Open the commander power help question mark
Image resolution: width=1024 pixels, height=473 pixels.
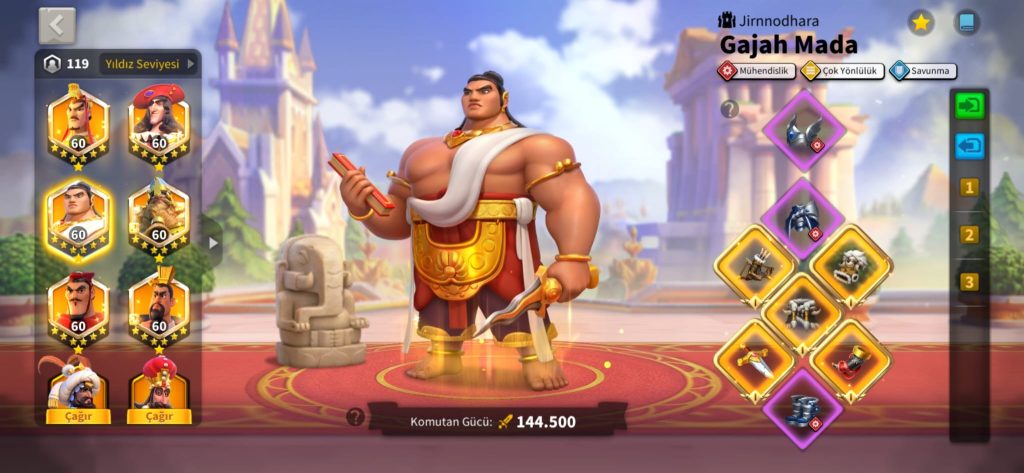(x=355, y=417)
